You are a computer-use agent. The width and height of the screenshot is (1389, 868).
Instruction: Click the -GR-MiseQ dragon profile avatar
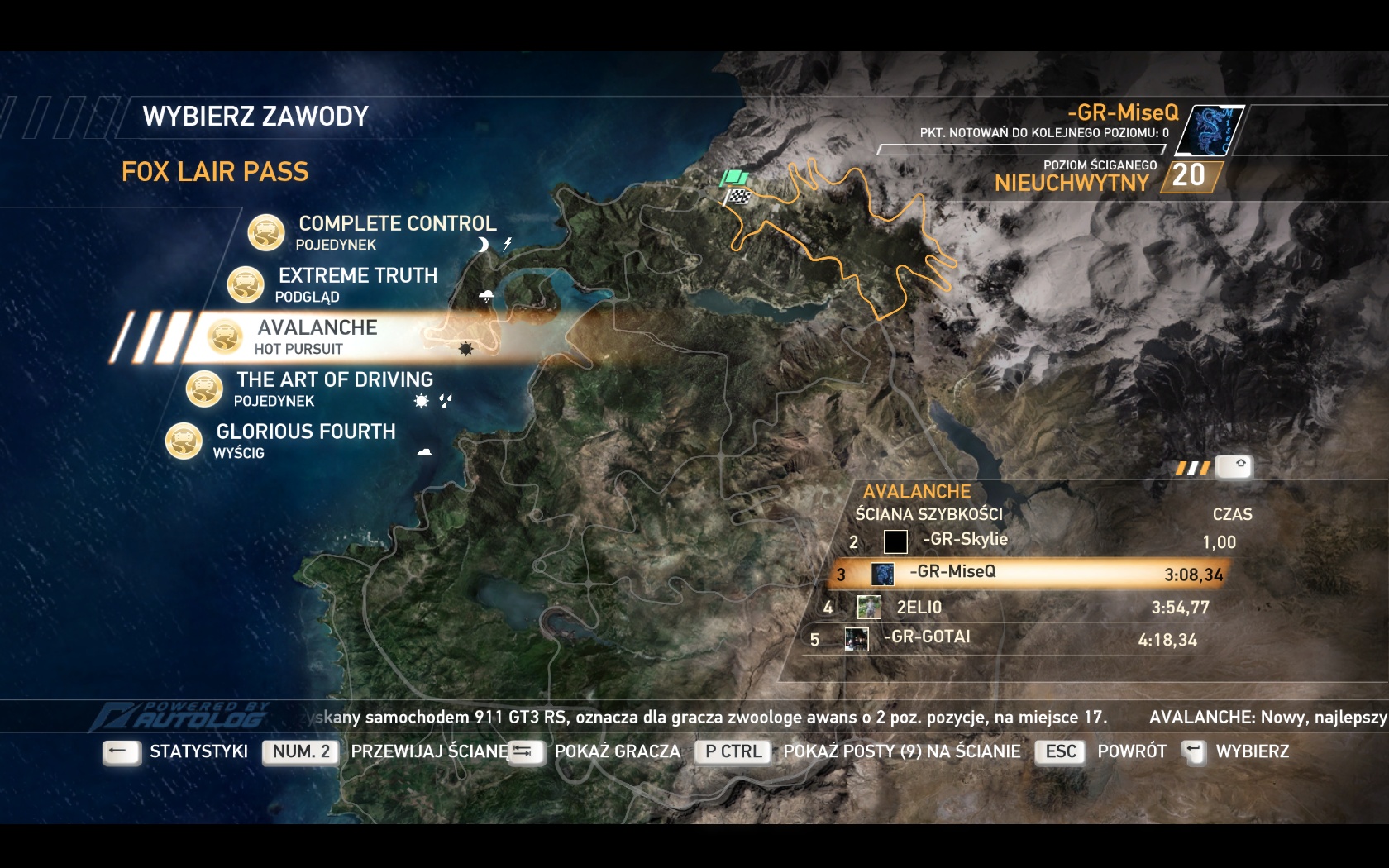tap(1209, 131)
